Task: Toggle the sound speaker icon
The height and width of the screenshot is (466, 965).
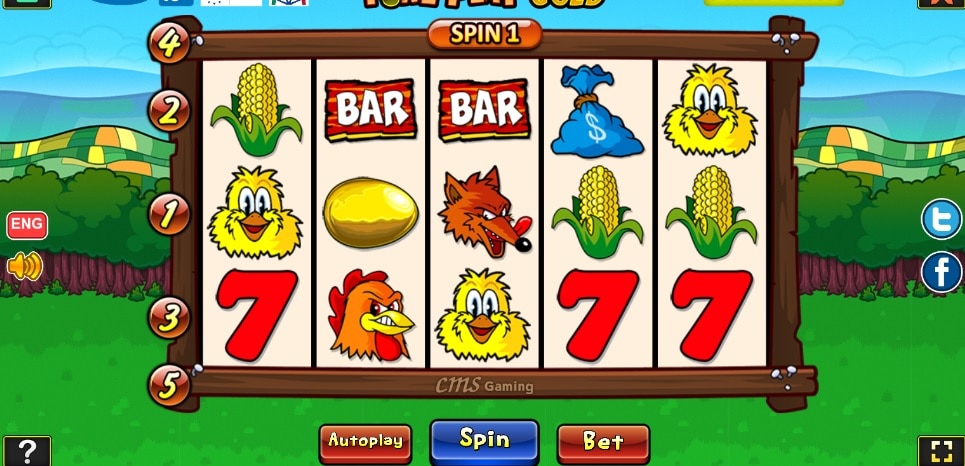Action: pyautogui.click(x=25, y=266)
